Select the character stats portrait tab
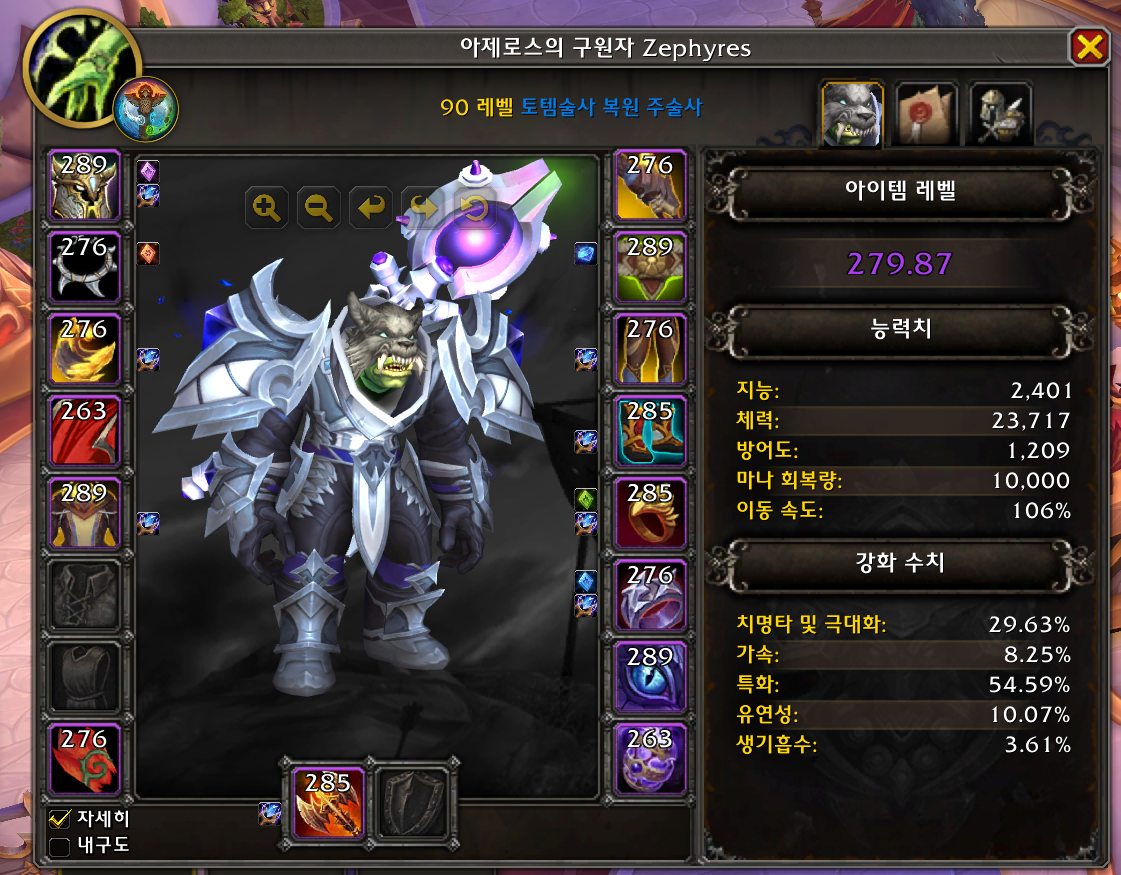This screenshot has height=875, width=1121. tap(851, 114)
